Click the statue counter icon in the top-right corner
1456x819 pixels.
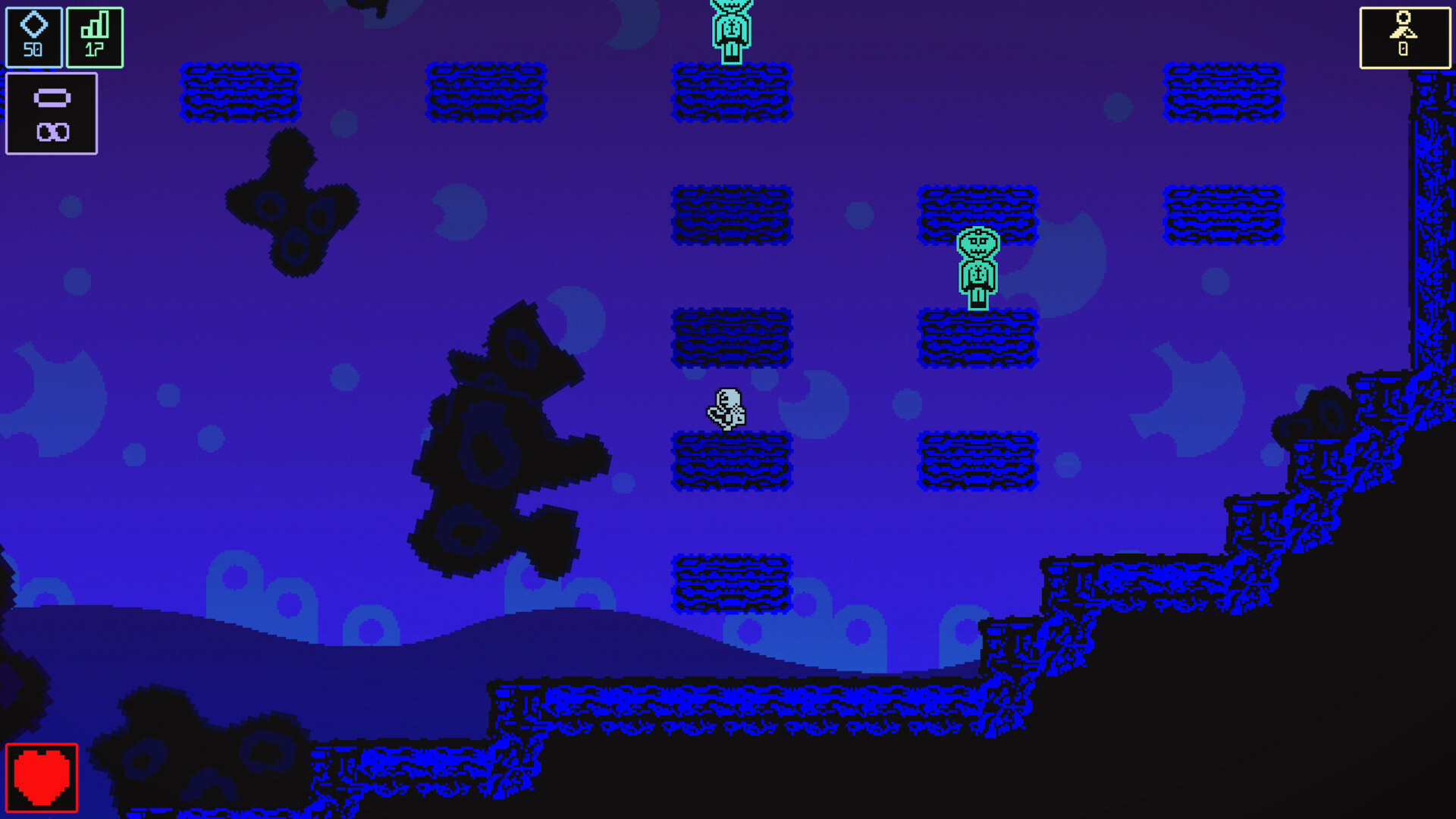pos(1404,24)
